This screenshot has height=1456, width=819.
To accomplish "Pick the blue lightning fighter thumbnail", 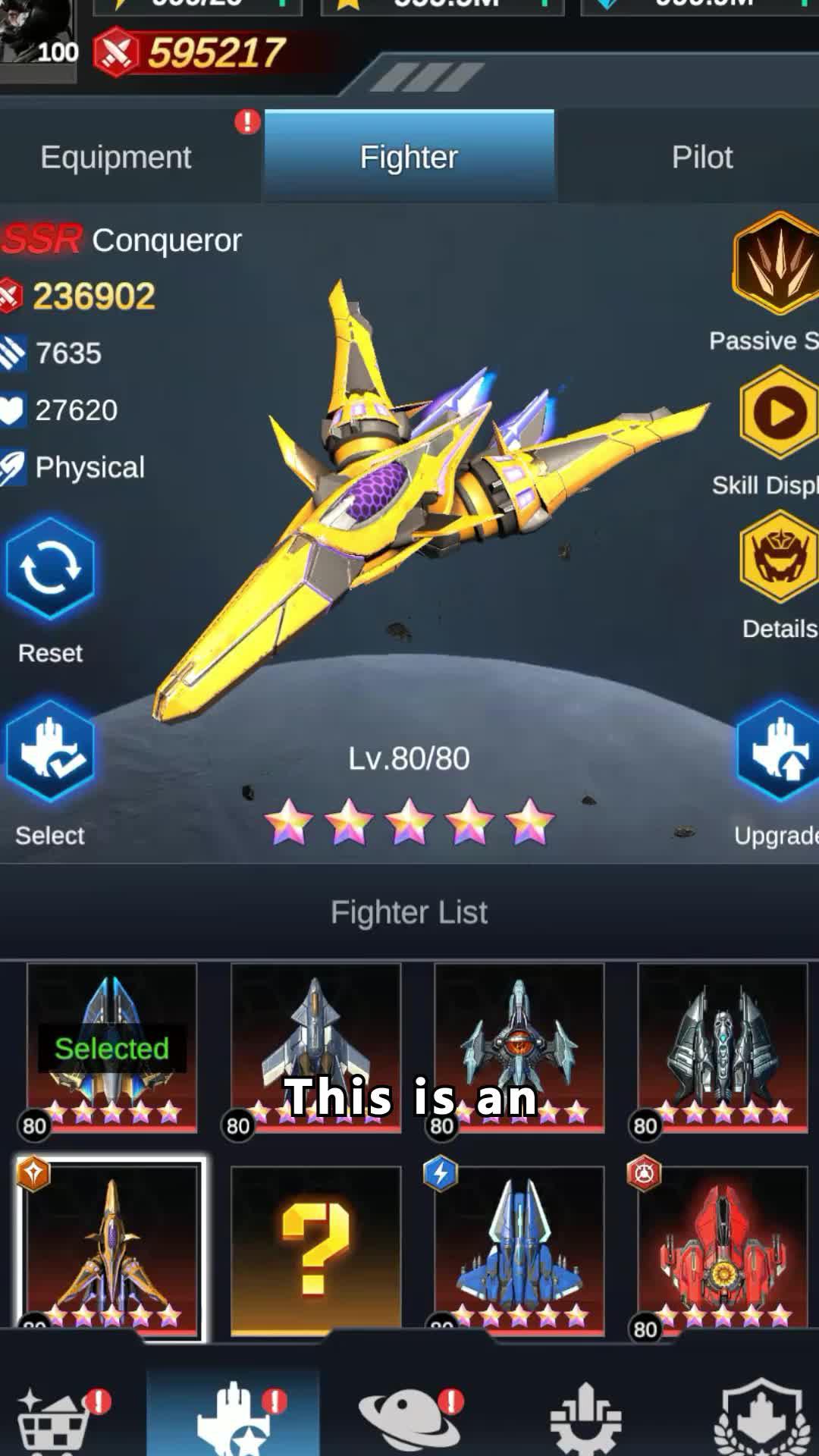I will click(x=519, y=1247).
